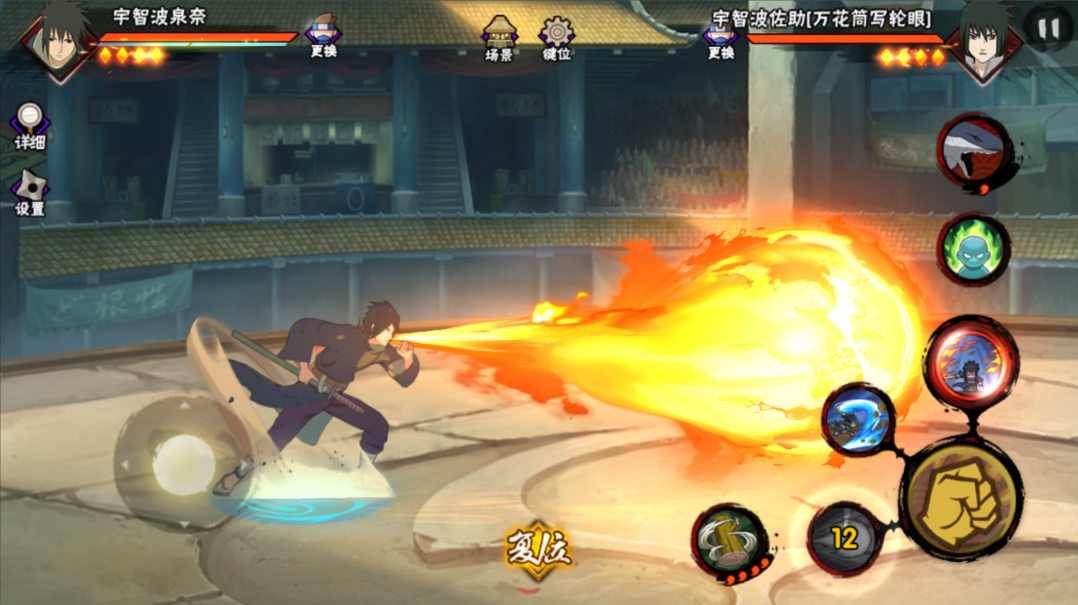Swap Uchiha Izuna using left 更换 button

pyautogui.click(x=323, y=37)
